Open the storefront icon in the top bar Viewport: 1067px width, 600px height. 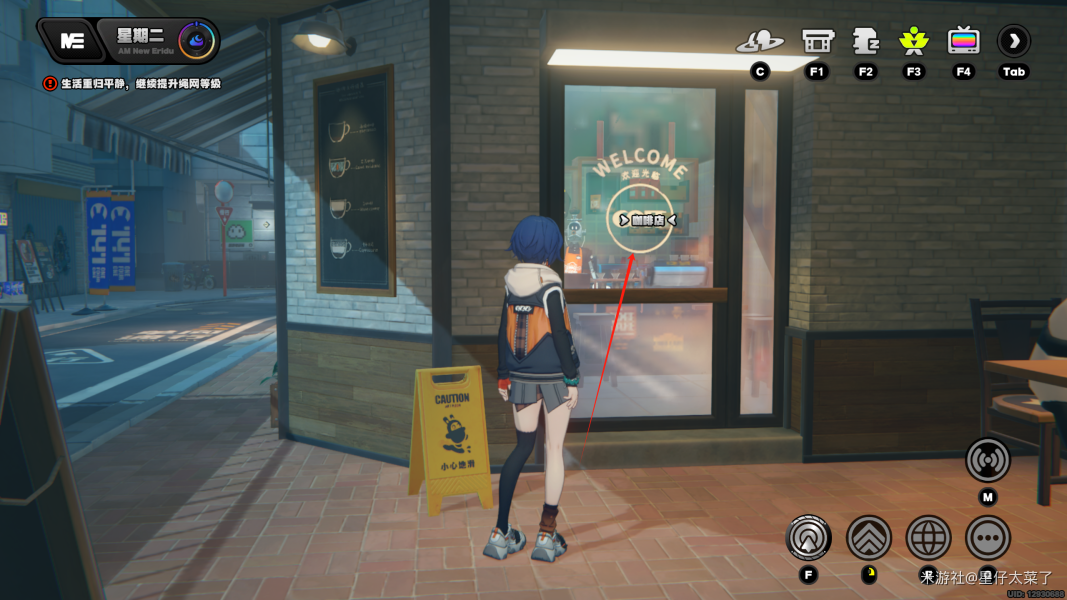click(x=817, y=42)
